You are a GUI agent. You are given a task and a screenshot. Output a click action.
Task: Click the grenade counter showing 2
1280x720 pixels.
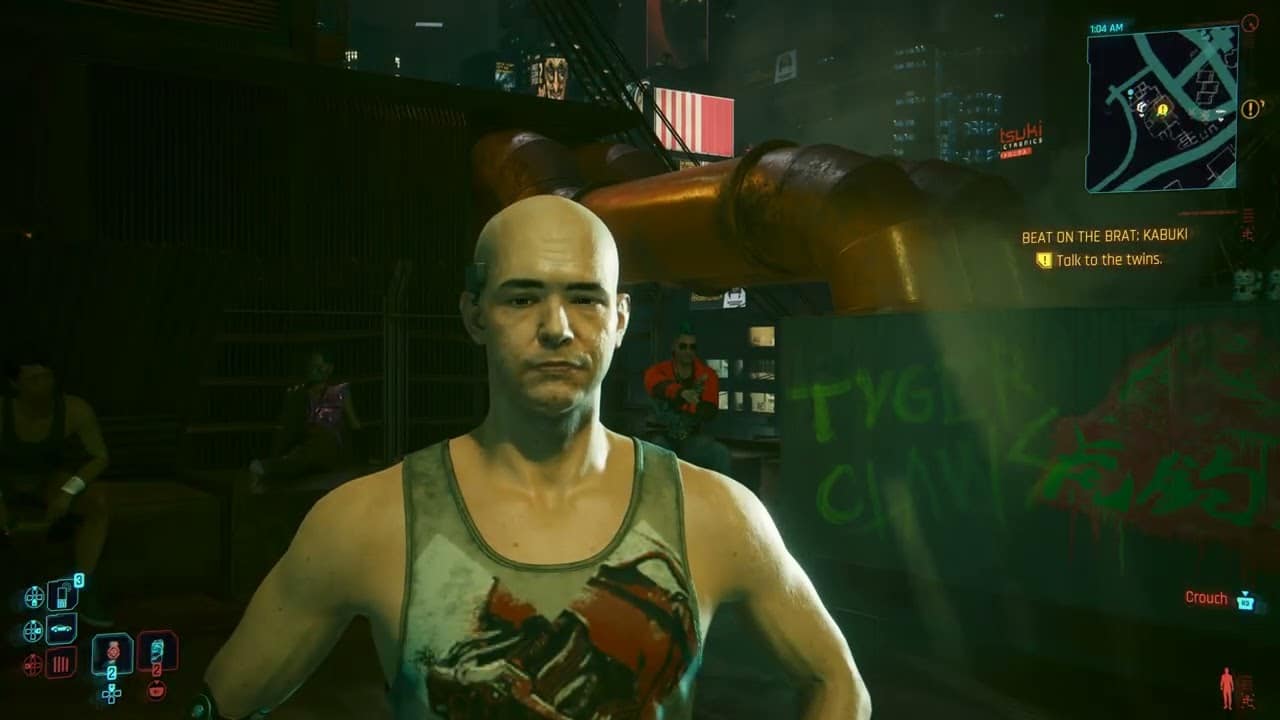point(112,672)
